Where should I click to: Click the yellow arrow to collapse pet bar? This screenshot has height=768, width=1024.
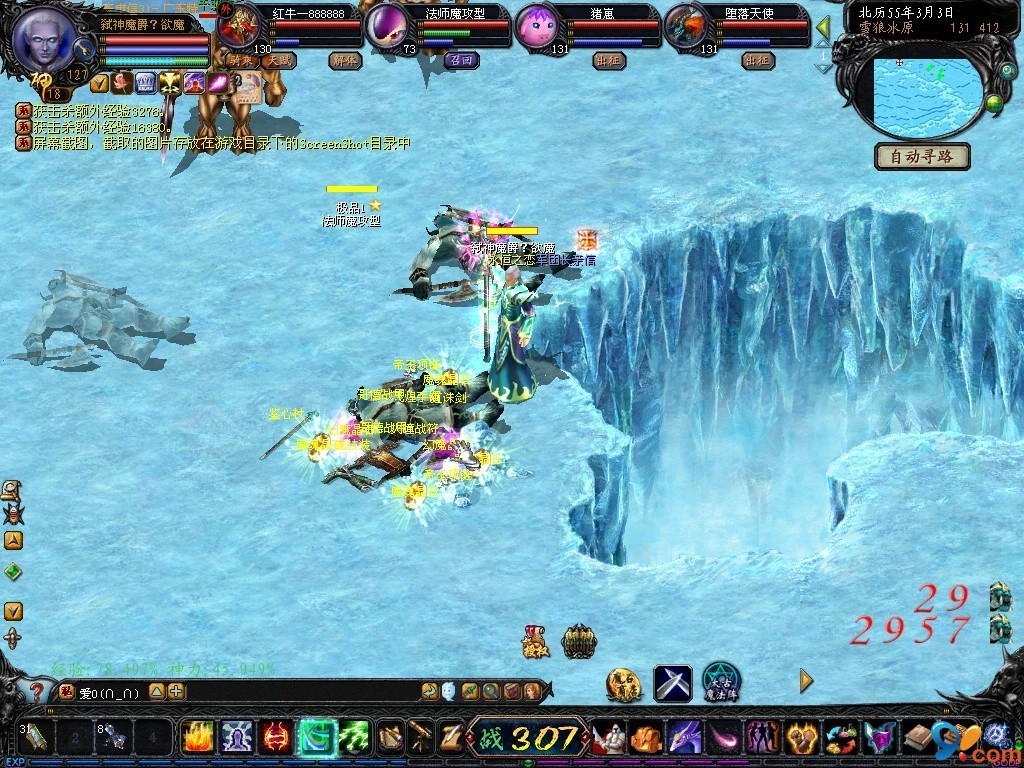click(823, 26)
